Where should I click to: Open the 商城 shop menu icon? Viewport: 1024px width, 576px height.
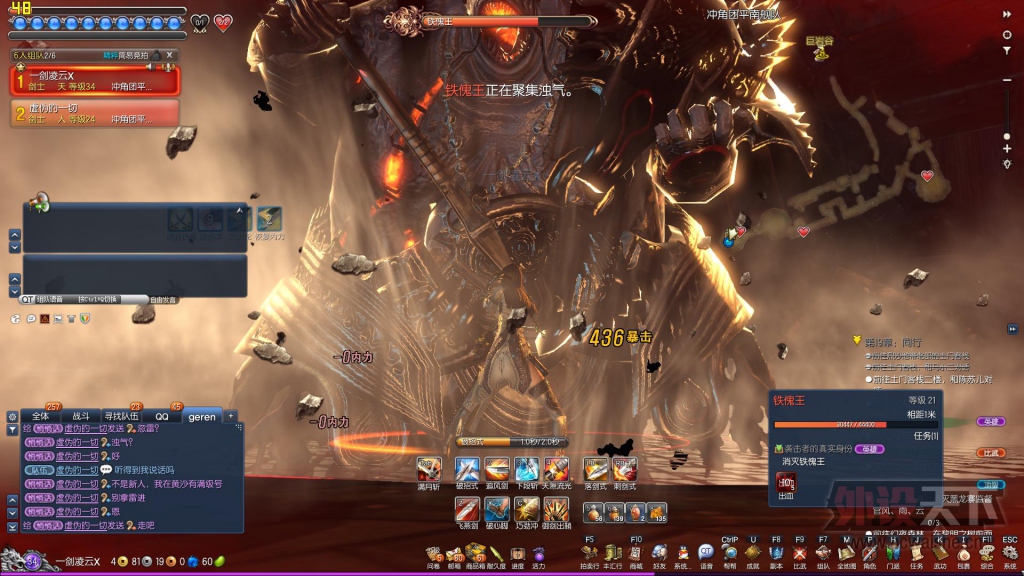(636, 553)
